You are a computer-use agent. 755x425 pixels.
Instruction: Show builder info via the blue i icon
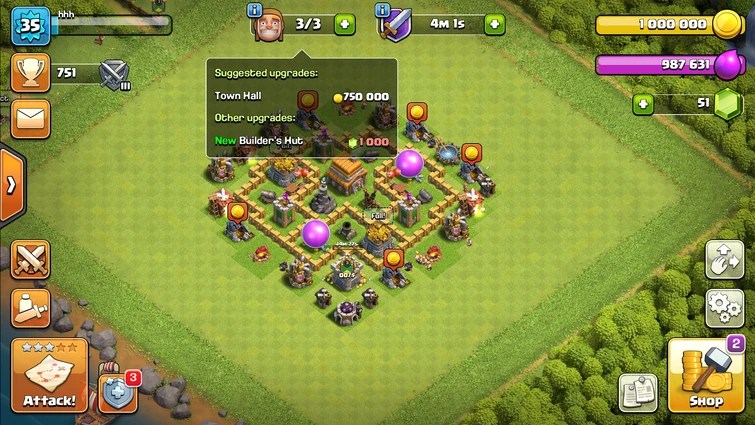255,10
